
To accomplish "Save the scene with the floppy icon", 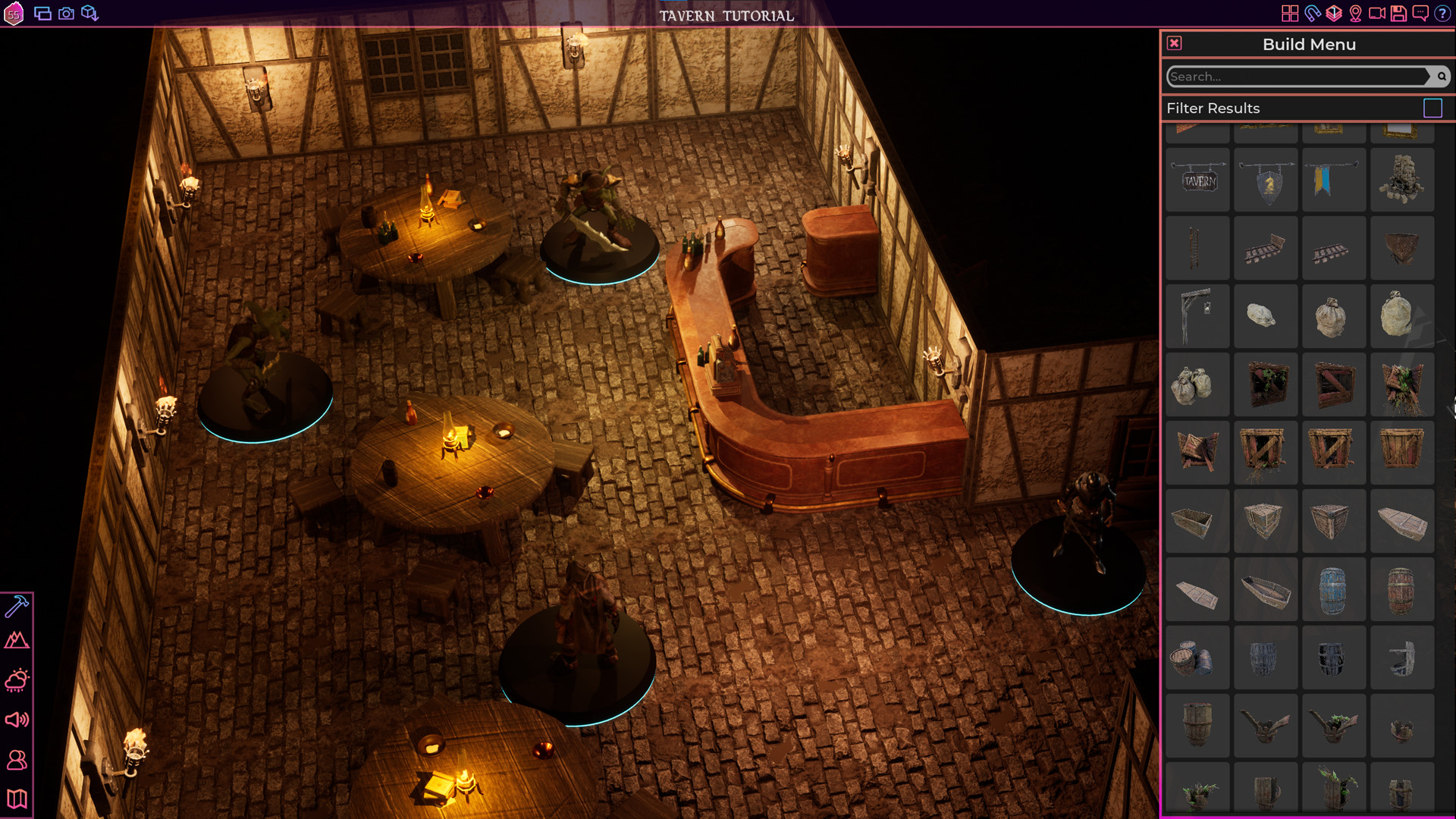I will 1399,13.
